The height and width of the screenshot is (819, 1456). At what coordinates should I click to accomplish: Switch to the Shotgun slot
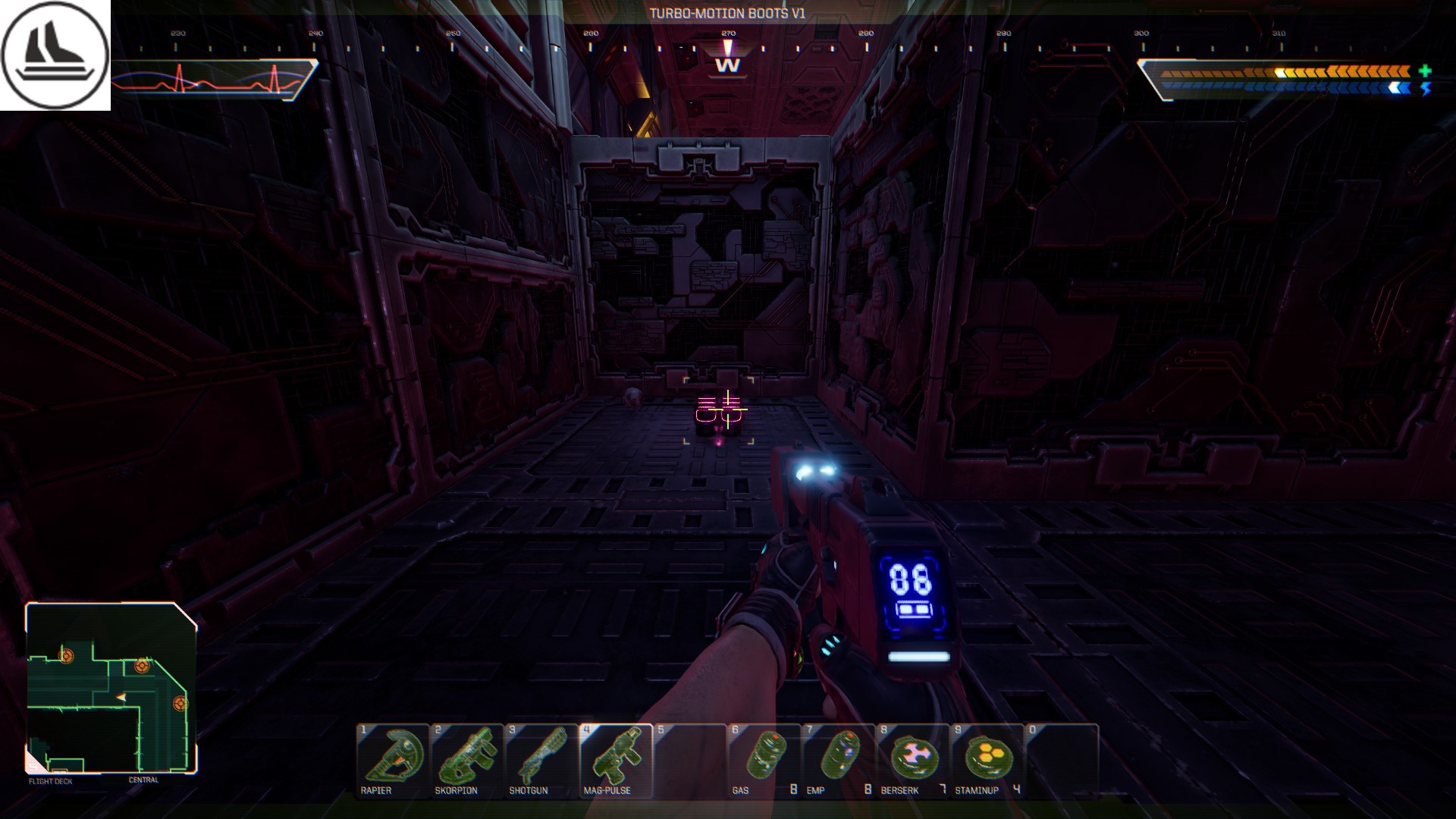click(x=541, y=760)
